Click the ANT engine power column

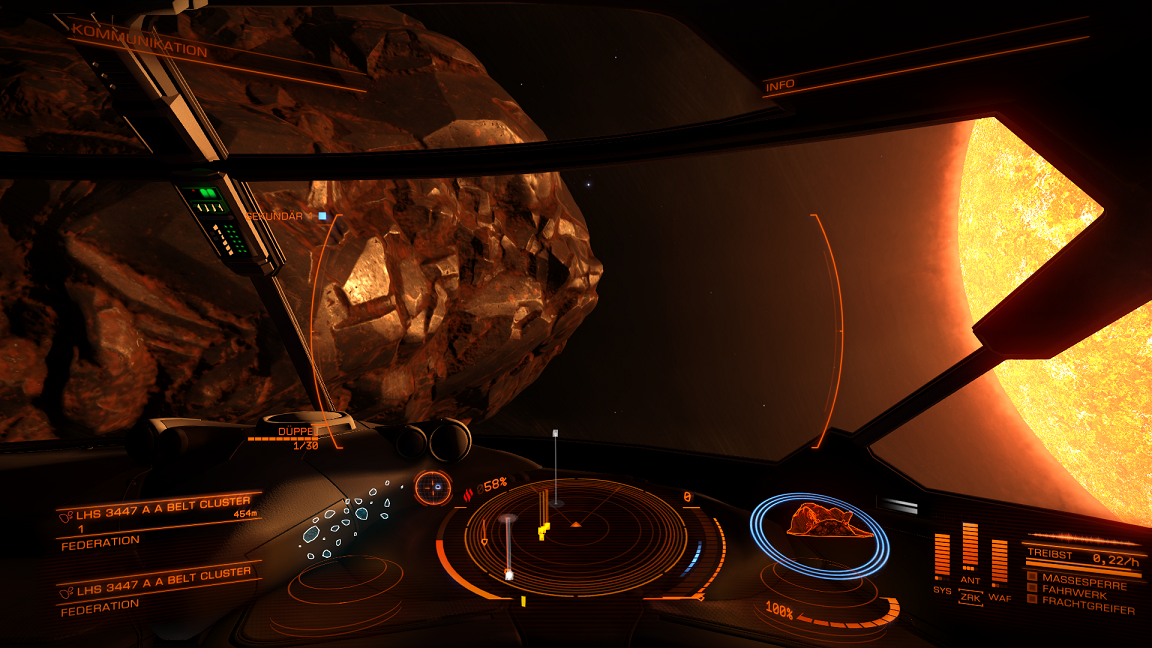970,547
